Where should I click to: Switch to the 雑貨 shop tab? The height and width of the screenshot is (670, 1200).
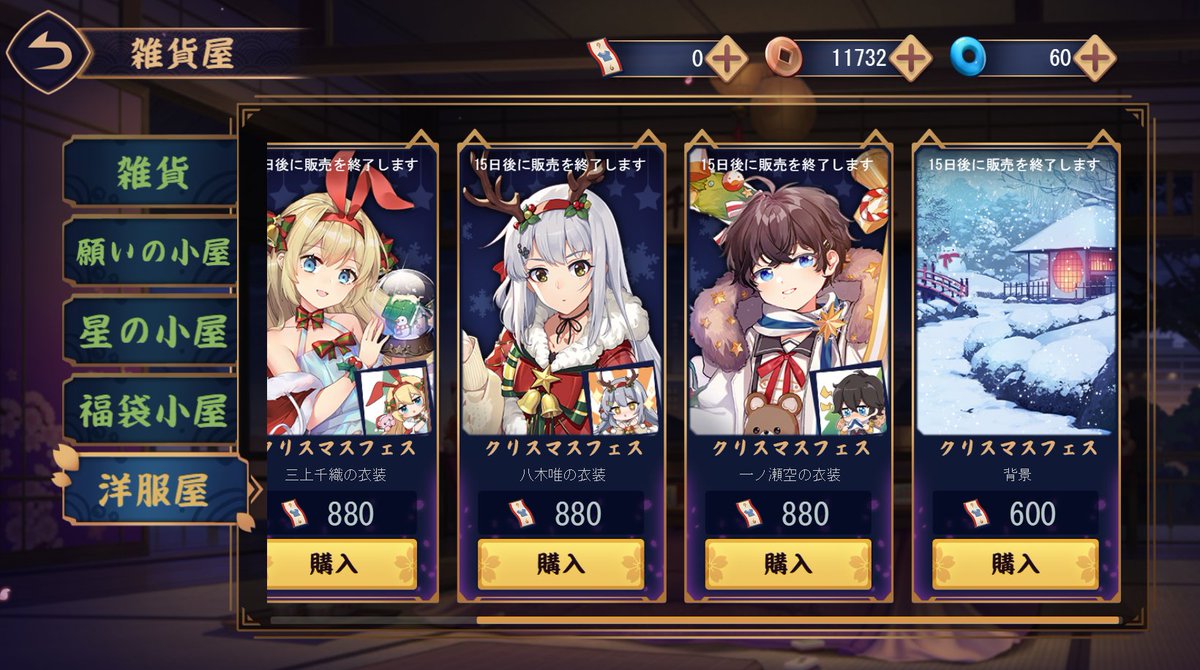pyautogui.click(x=152, y=173)
